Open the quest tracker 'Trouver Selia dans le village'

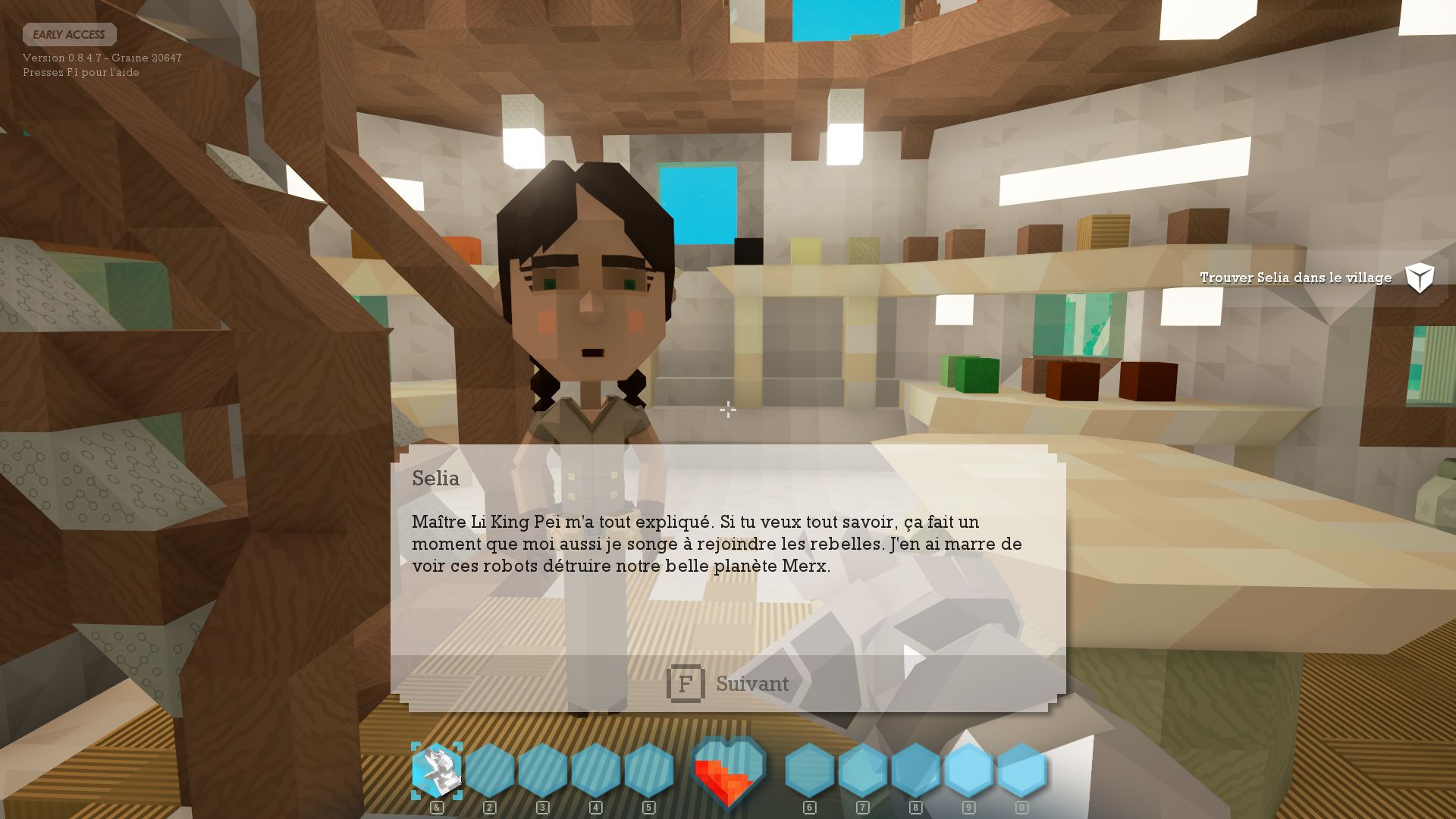tap(1295, 278)
